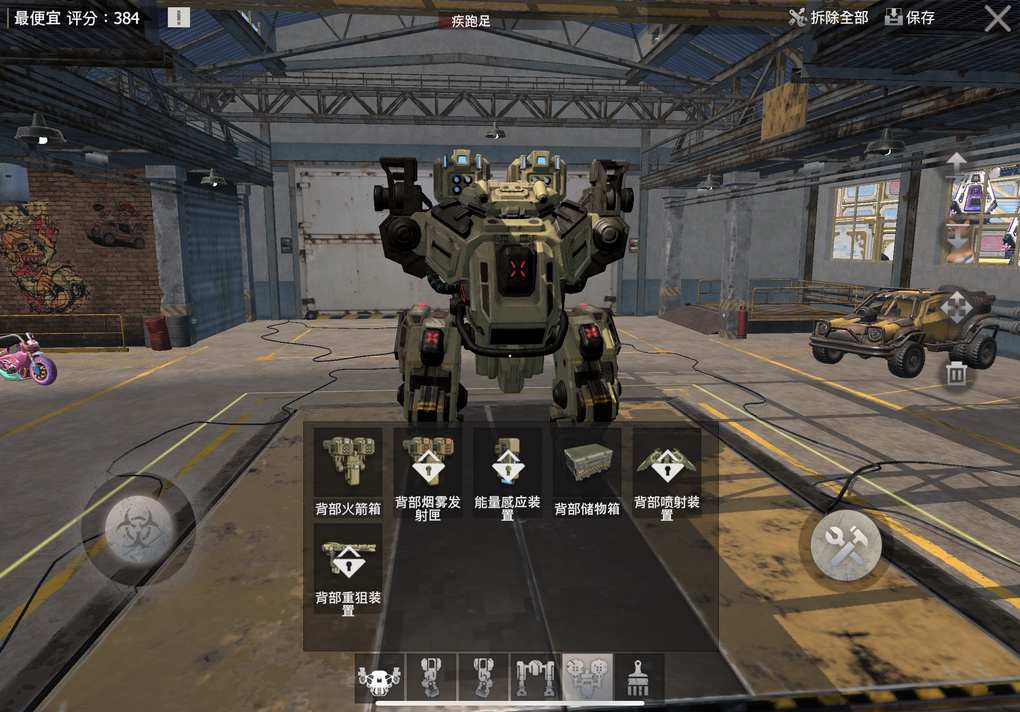The height and width of the screenshot is (712, 1020).
Task: Choose 拆除全部 to remove all parts
Action: click(828, 17)
